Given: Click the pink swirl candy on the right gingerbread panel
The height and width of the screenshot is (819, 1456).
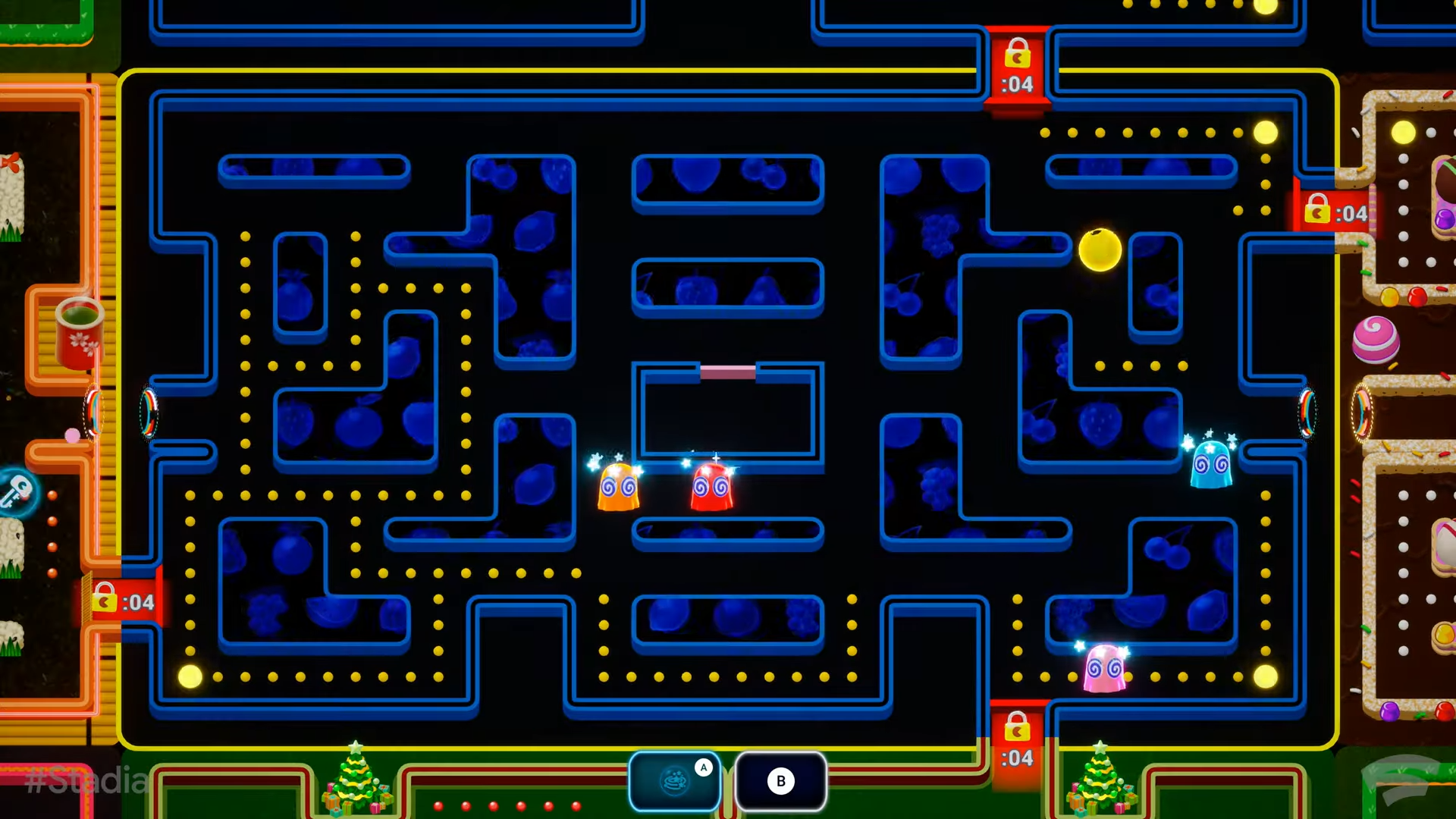Looking at the screenshot, I should (x=1374, y=341).
